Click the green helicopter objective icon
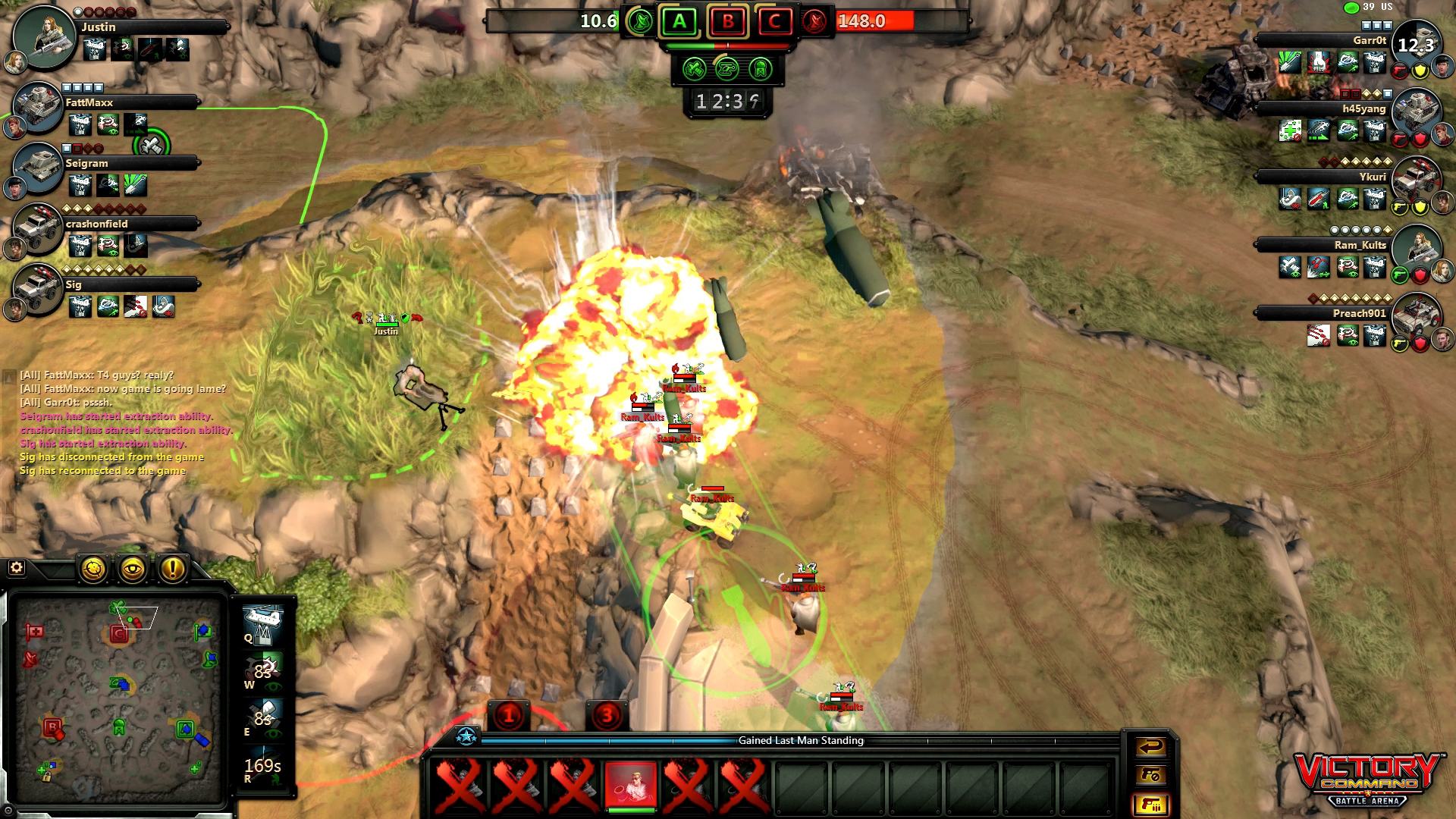The width and height of the screenshot is (1456, 819). click(x=726, y=70)
